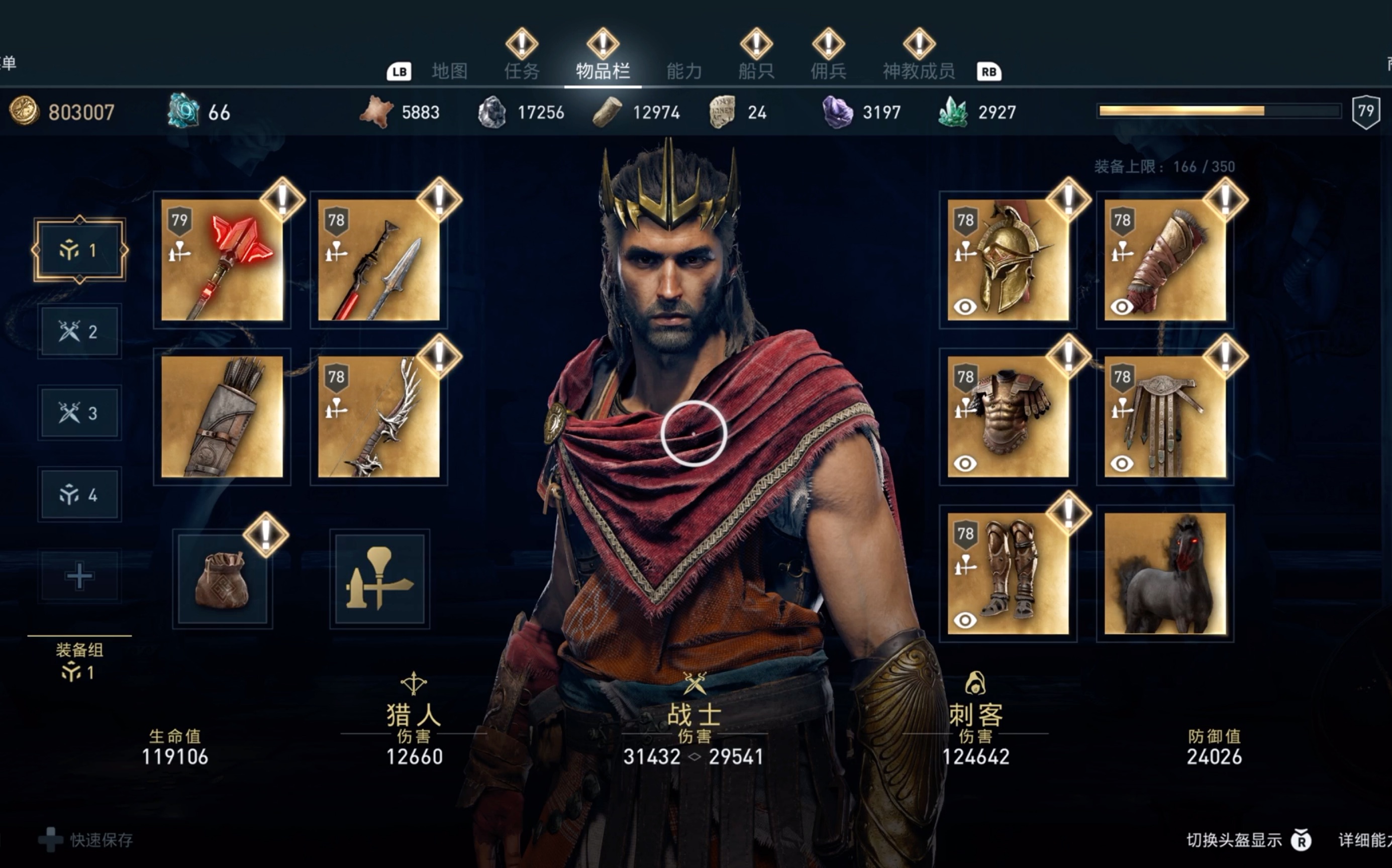The width and height of the screenshot is (1392, 868).
Task: Switch to the 地图 map tab
Action: 449,71
